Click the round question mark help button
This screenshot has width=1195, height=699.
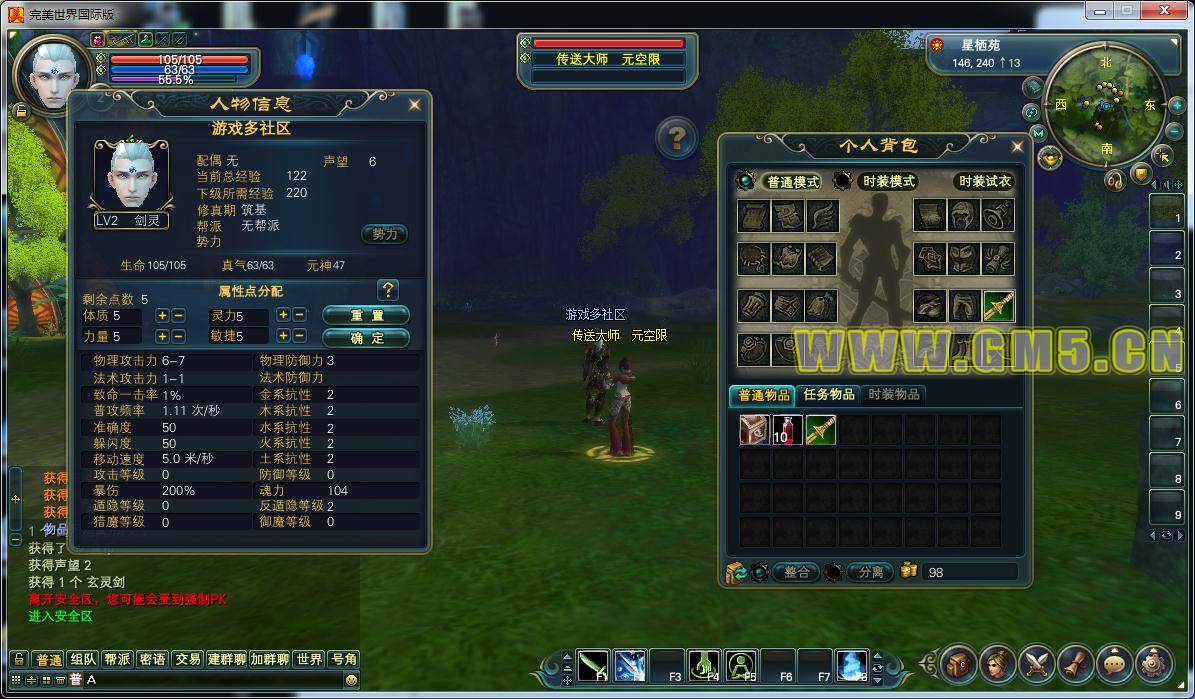[677, 137]
